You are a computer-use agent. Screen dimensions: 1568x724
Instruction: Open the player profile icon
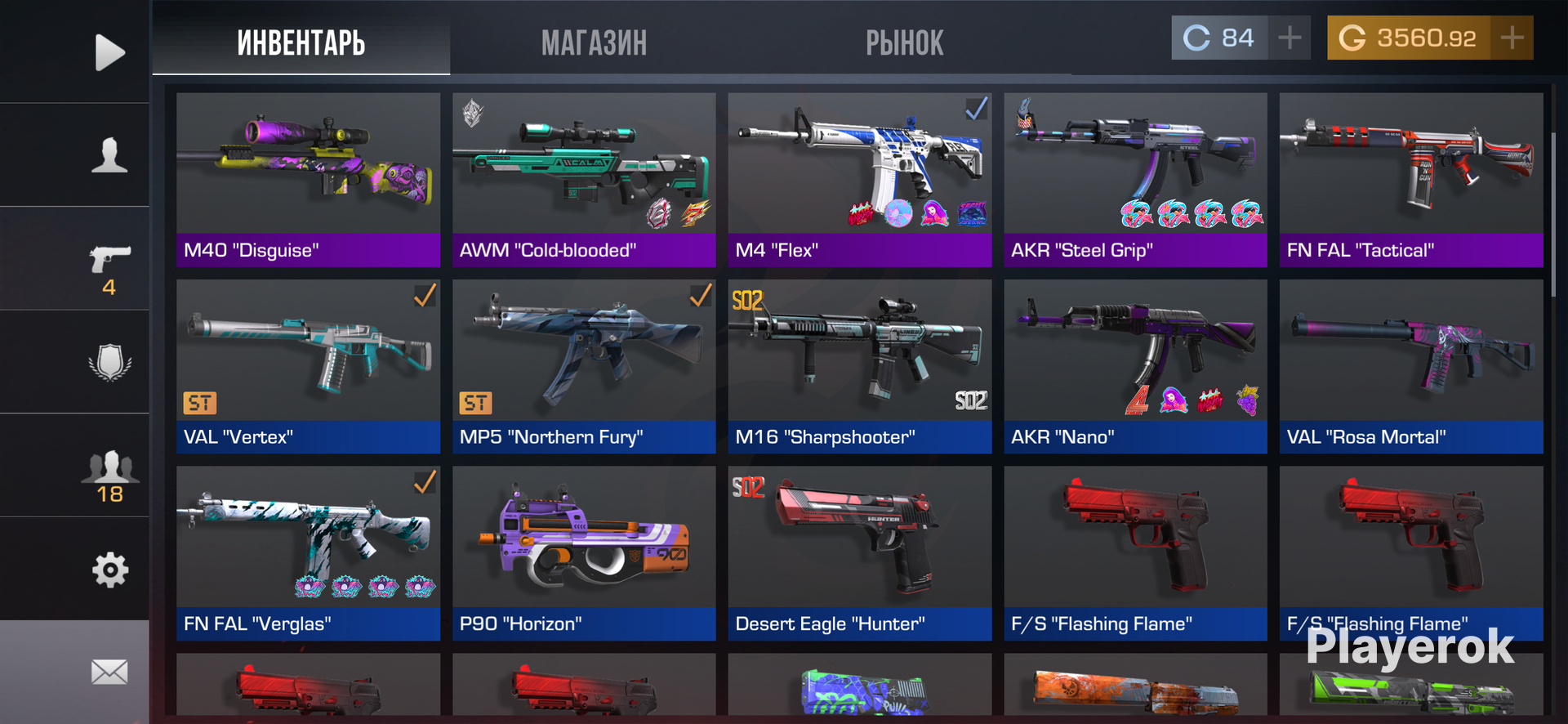tap(109, 155)
